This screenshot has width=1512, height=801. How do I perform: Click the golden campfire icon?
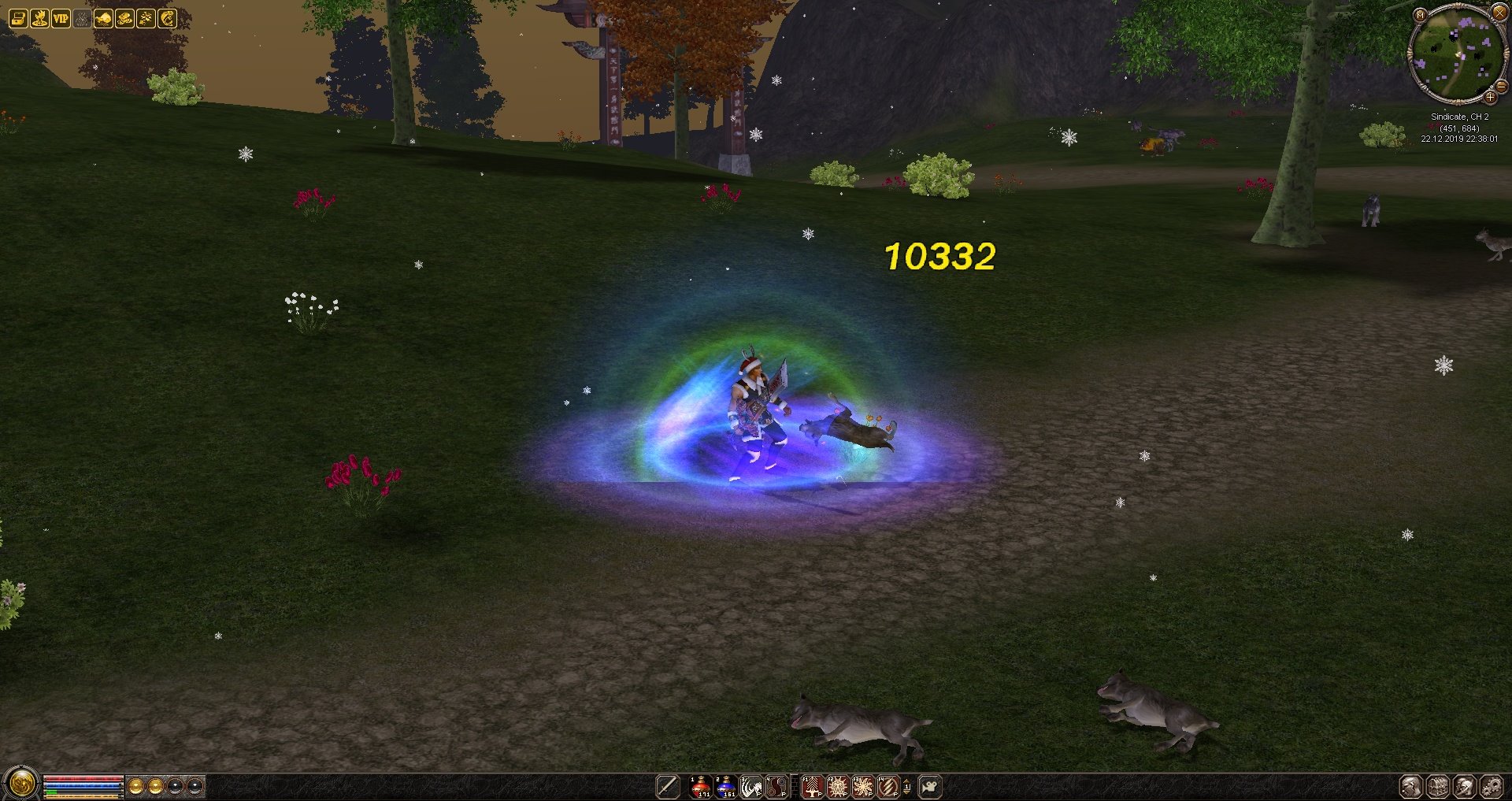point(39,18)
